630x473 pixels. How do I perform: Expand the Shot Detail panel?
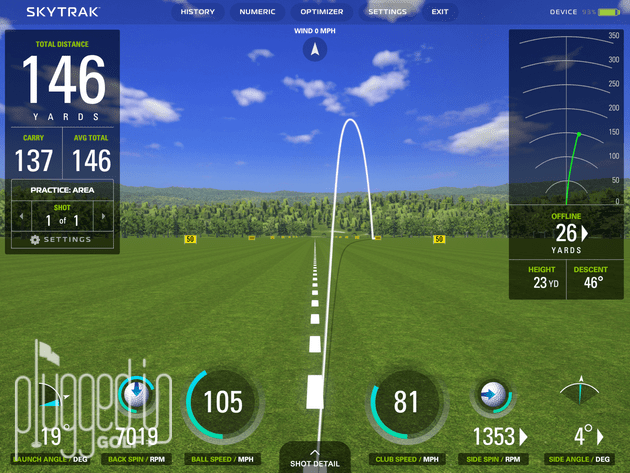(x=315, y=458)
